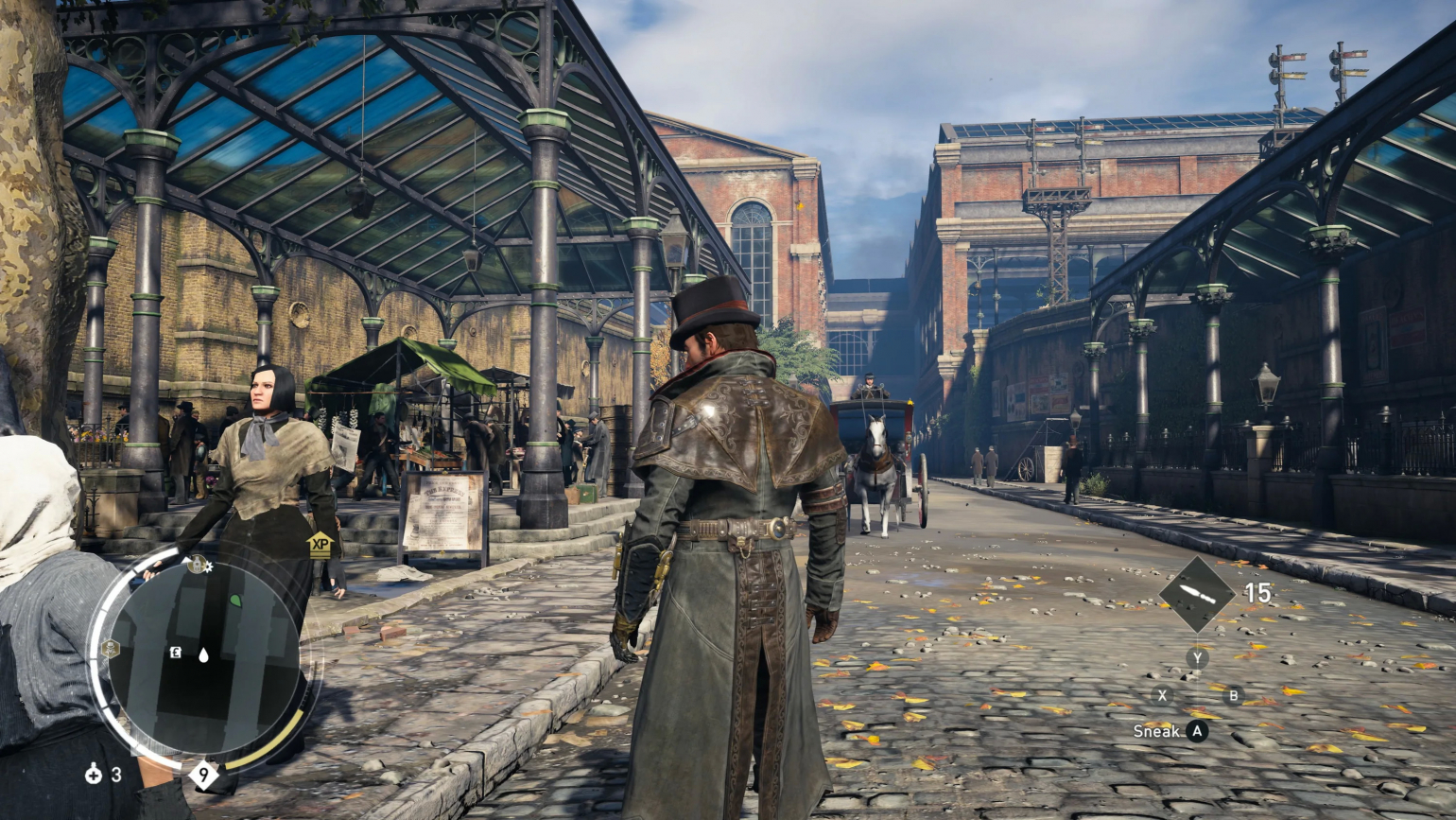Click the gold XP boost icon

pos(320,544)
